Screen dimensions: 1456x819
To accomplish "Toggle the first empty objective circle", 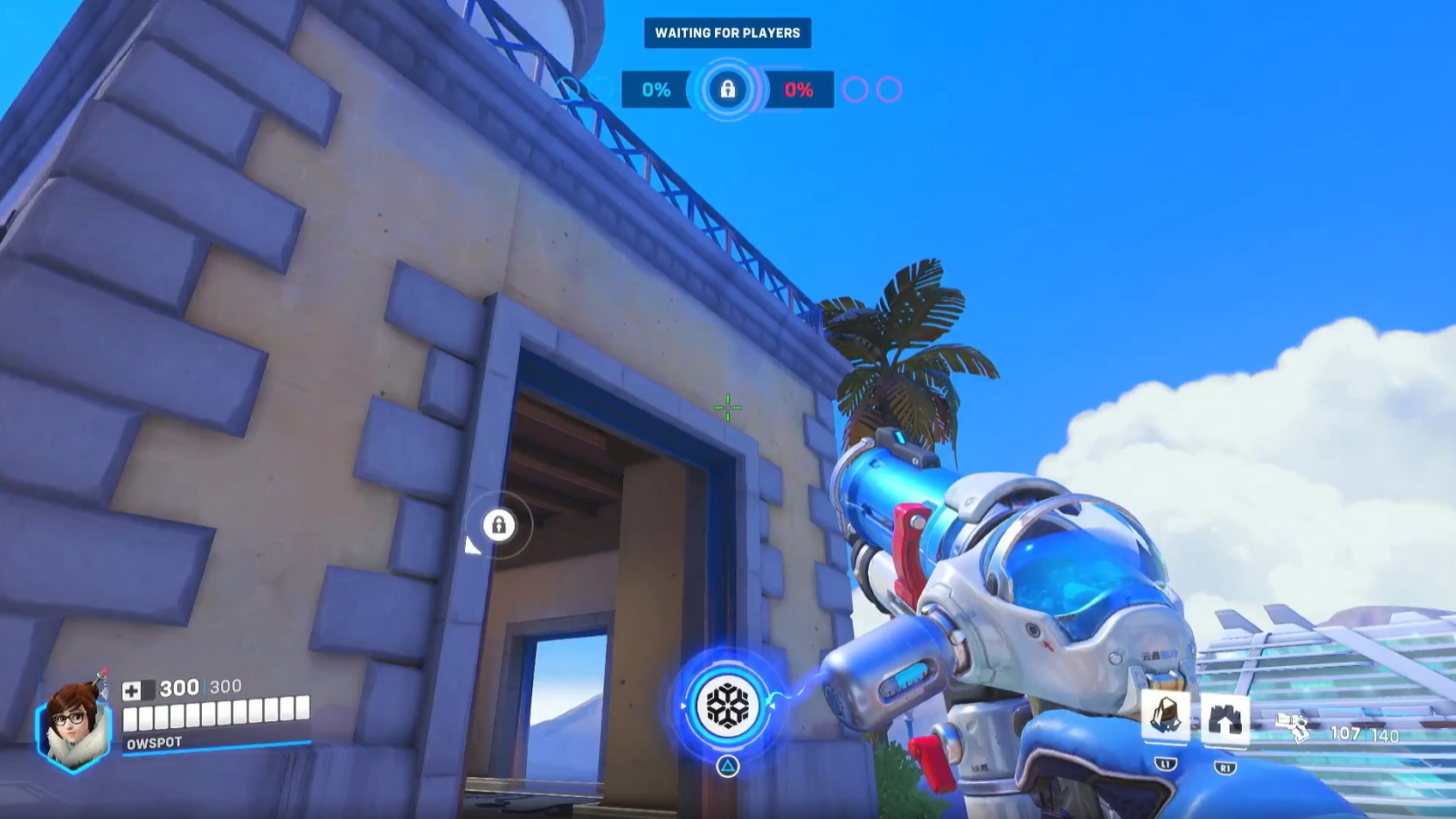I will point(854,88).
